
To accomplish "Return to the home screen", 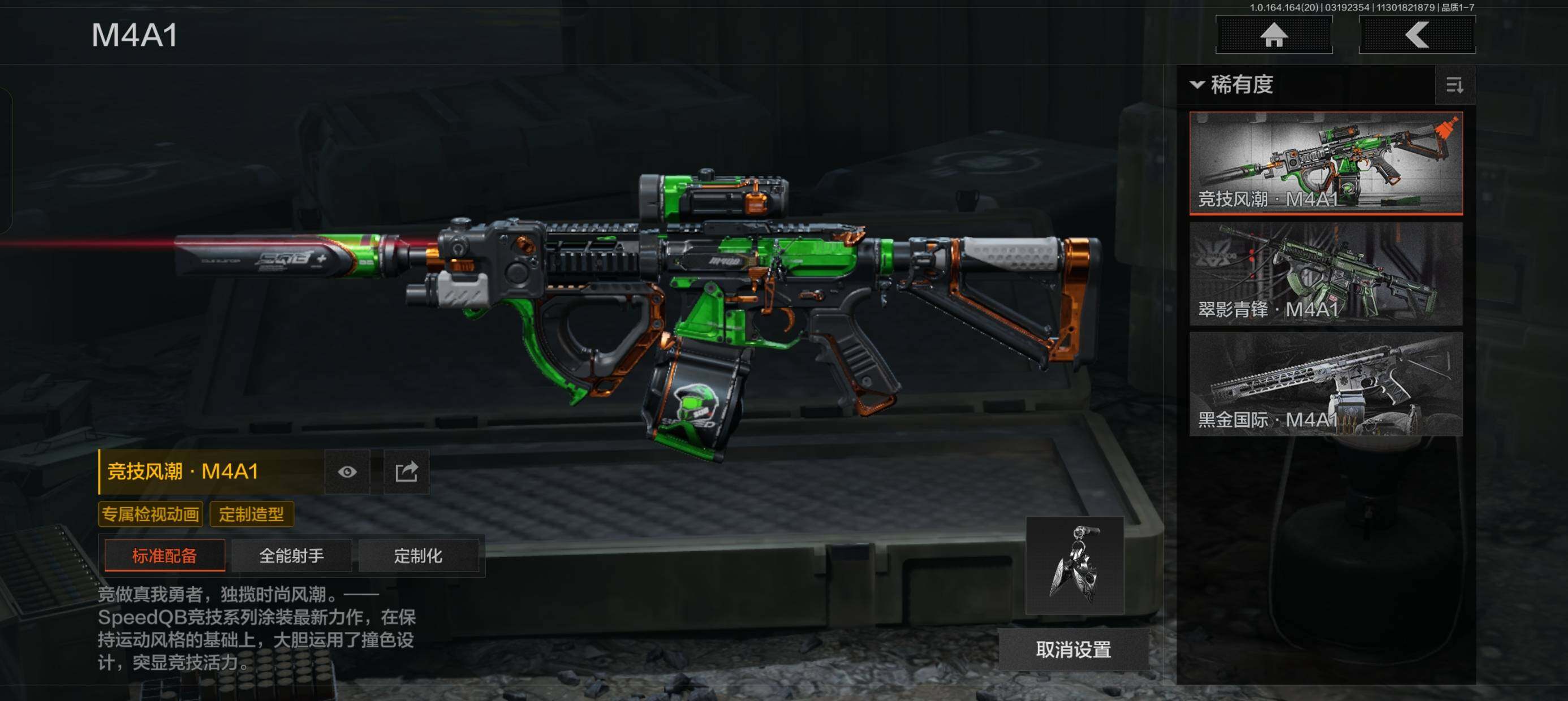I will coord(1273,34).
